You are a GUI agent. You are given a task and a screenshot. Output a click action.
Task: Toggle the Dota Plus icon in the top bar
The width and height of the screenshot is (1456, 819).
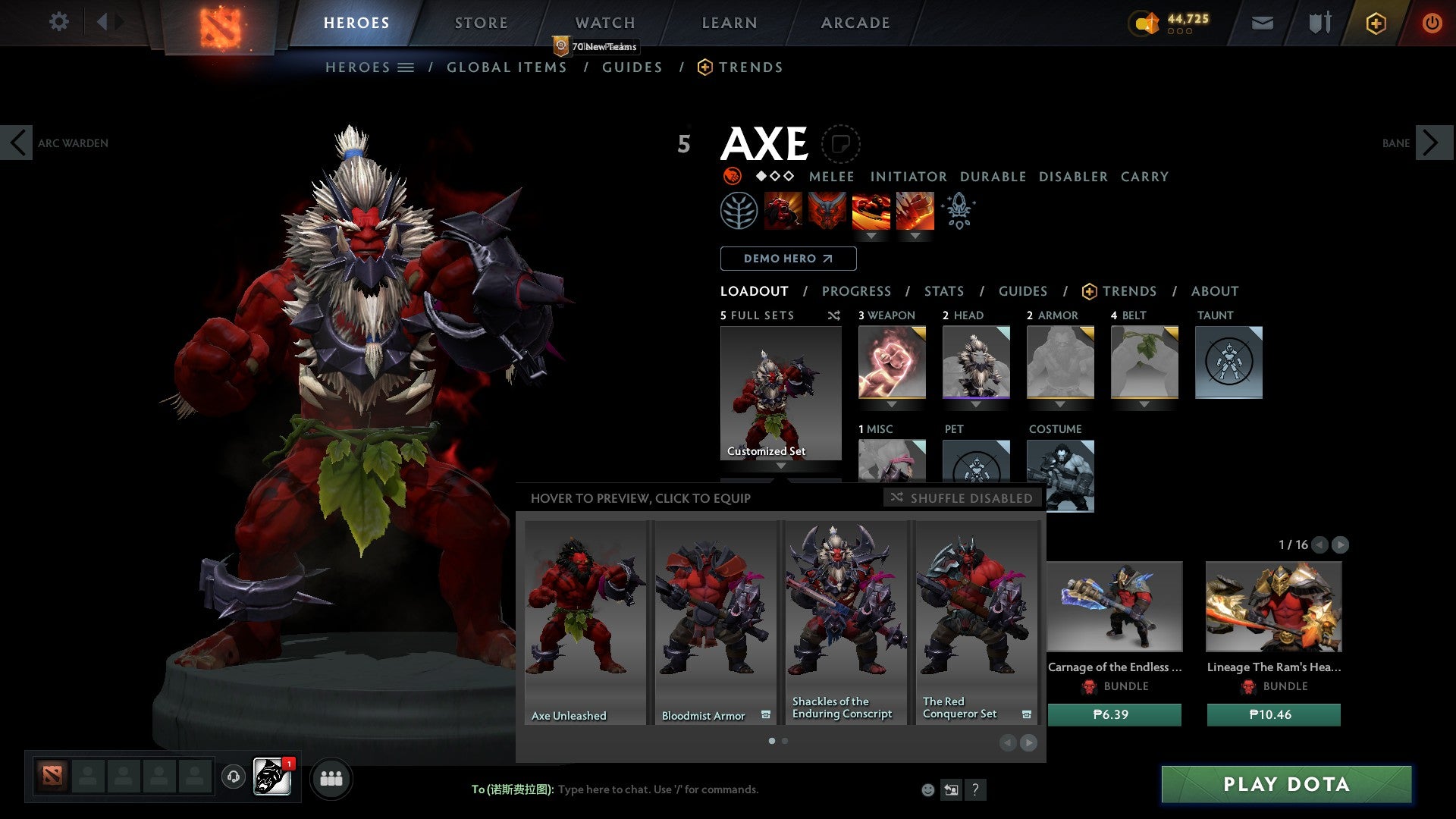coord(1376,23)
